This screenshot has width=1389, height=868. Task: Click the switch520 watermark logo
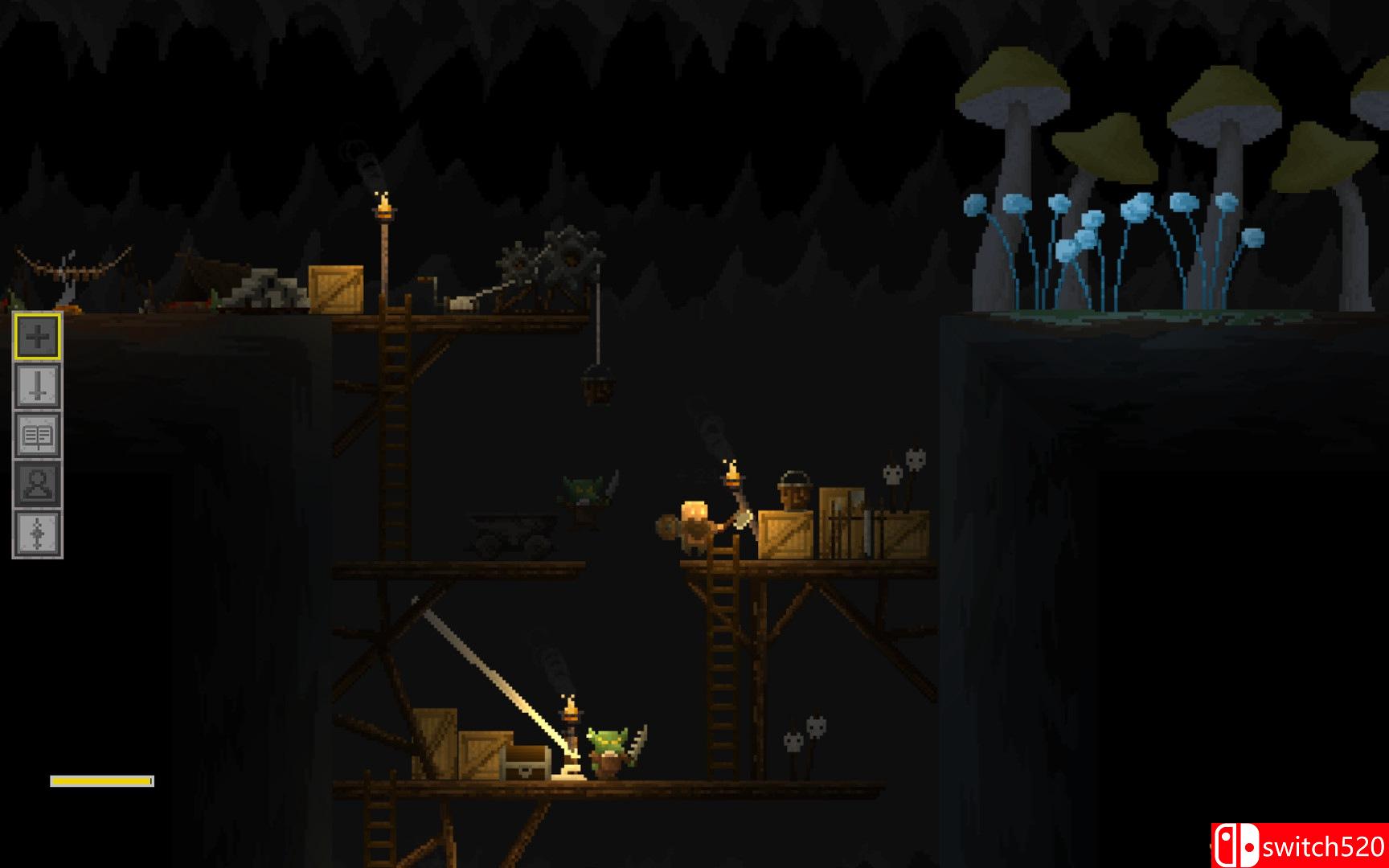pos(1299,845)
